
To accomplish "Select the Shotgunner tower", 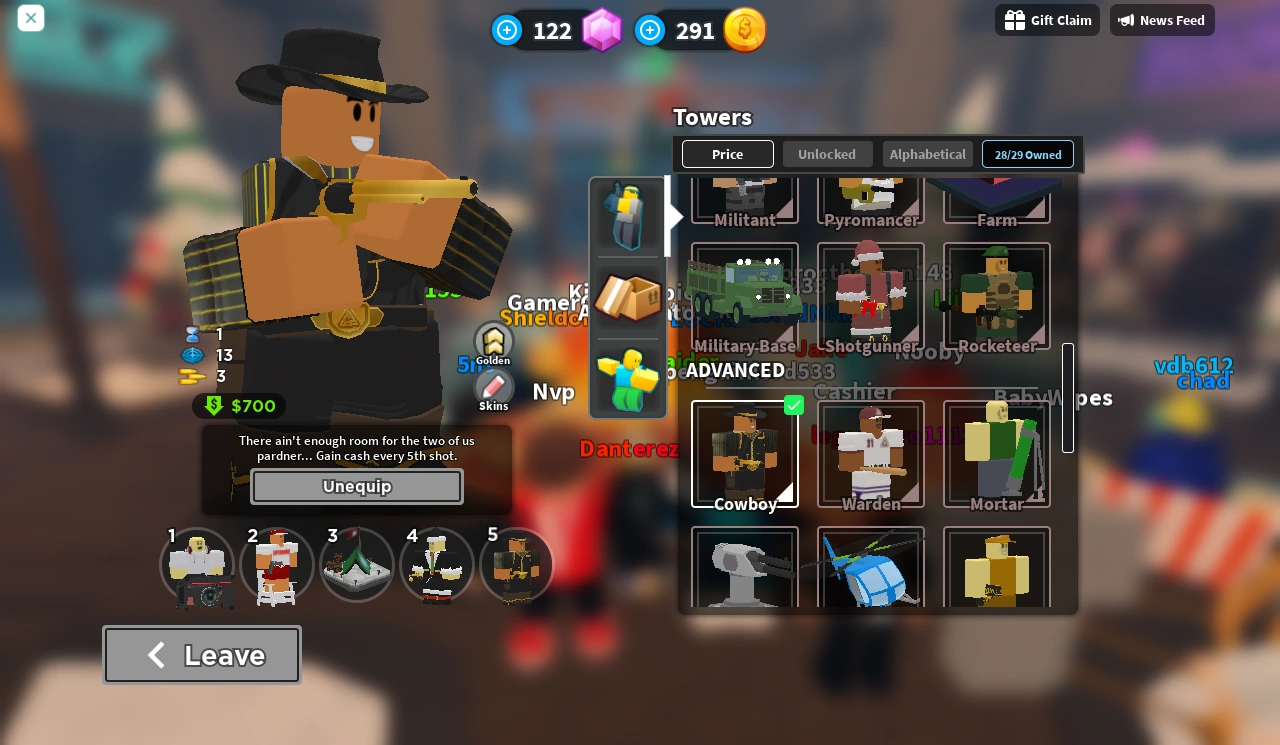I will tap(870, 293).
